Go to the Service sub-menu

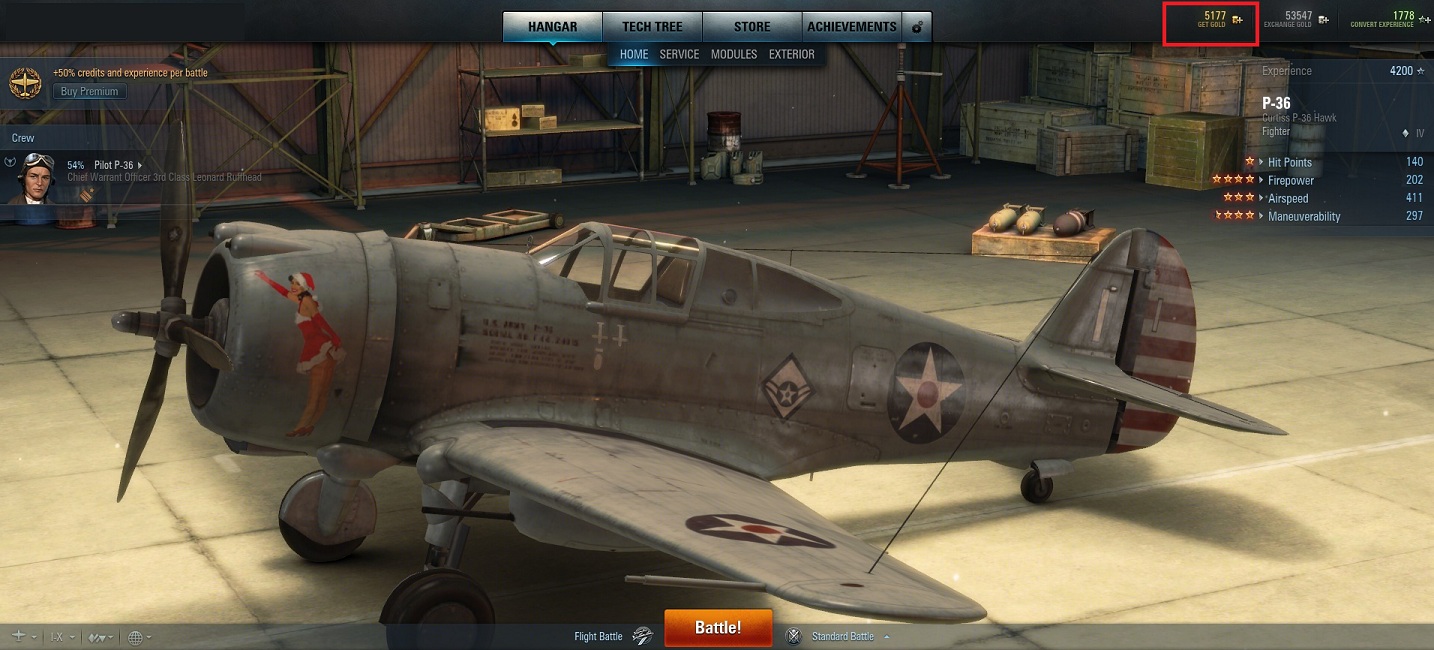[x=679, y=54]
